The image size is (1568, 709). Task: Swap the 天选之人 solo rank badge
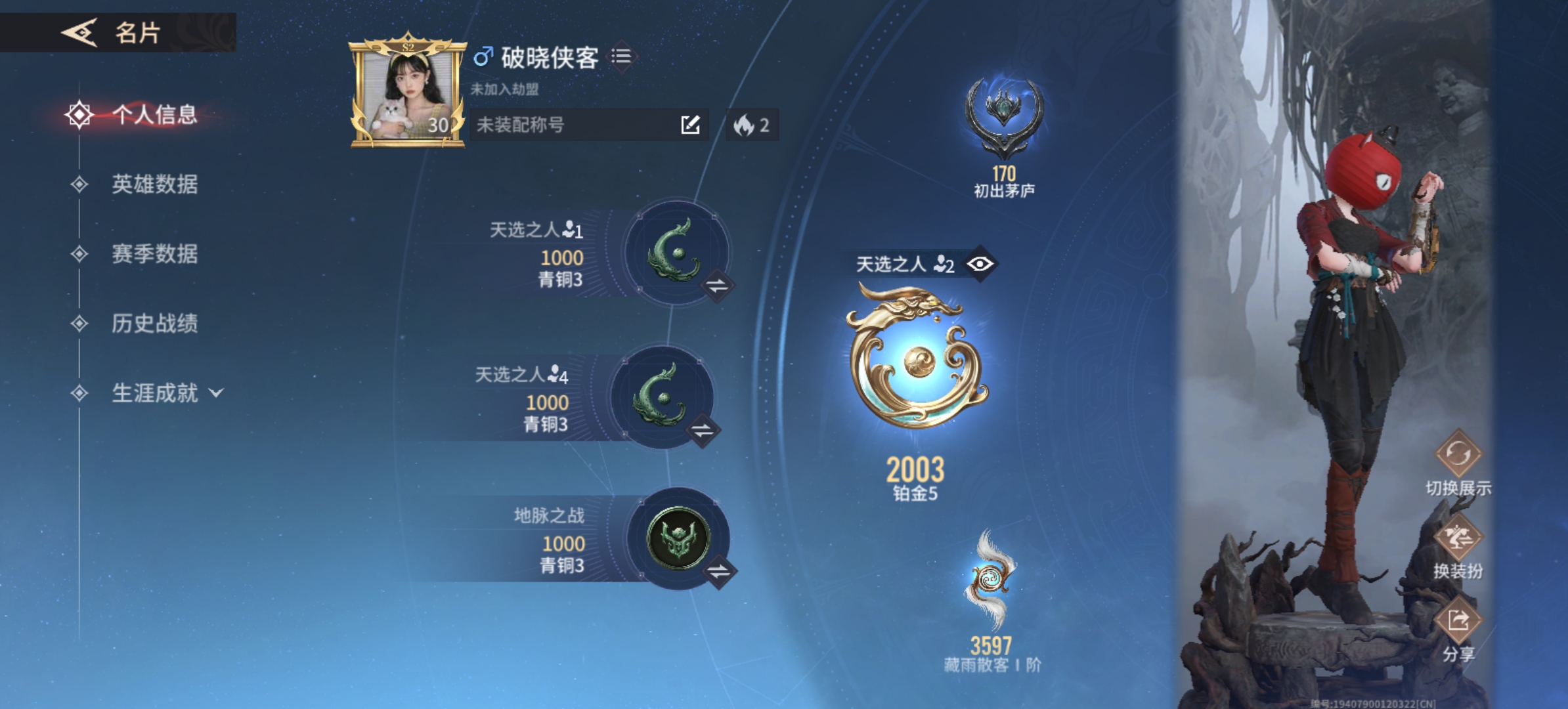tap(717, 286)
